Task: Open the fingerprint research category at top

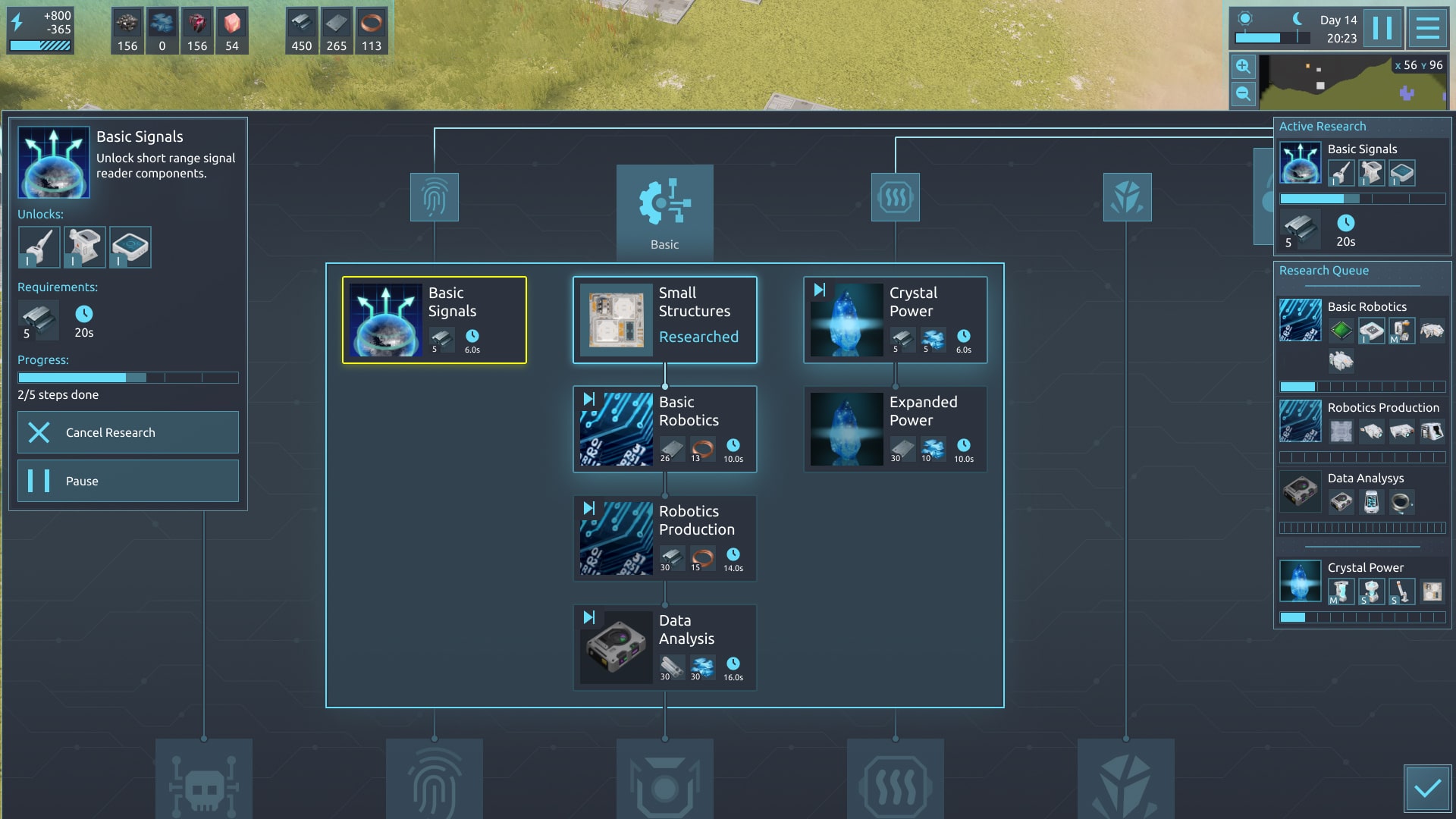Action: [434, 197]
